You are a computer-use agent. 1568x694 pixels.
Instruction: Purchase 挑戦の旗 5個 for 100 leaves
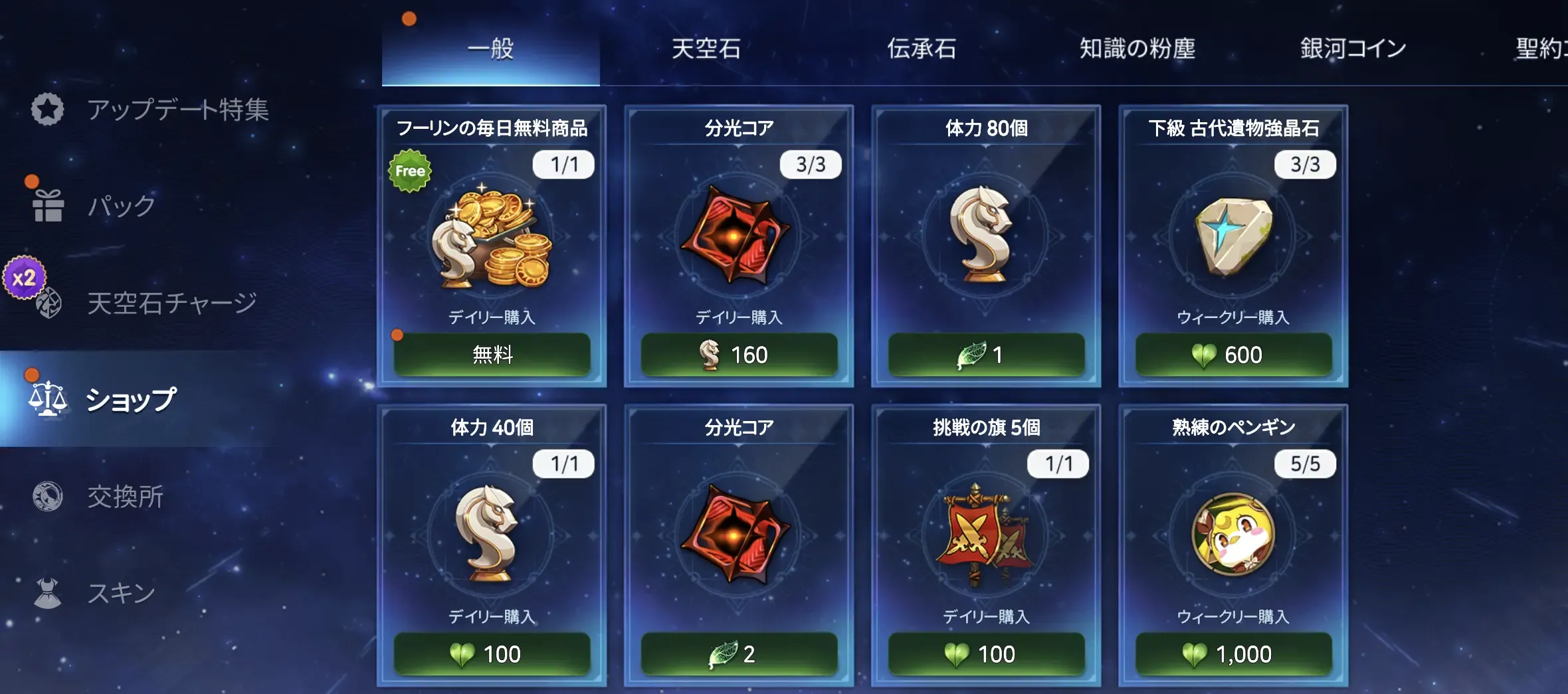[x=986, y=654]
